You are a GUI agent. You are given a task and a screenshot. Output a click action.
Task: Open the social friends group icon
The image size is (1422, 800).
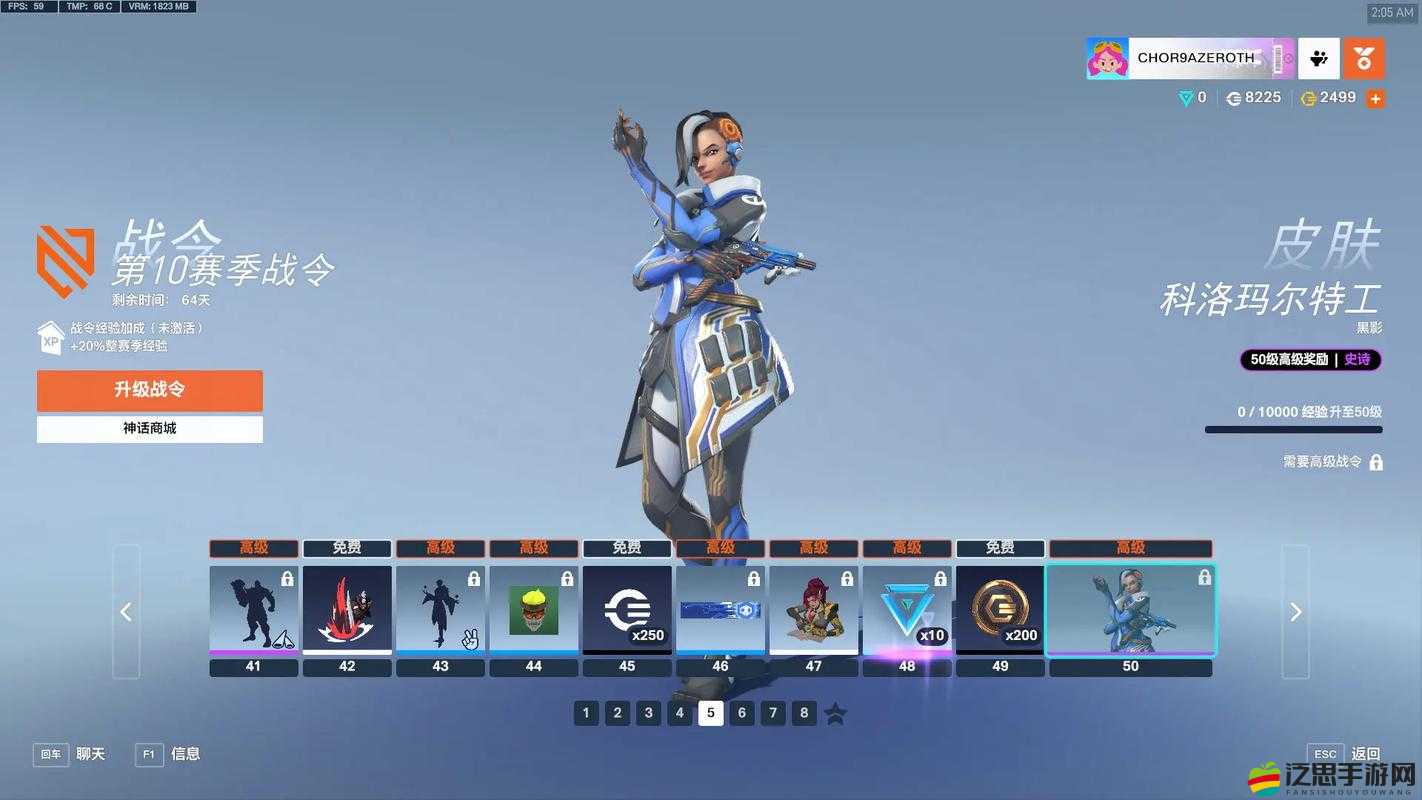[1319, 59]
